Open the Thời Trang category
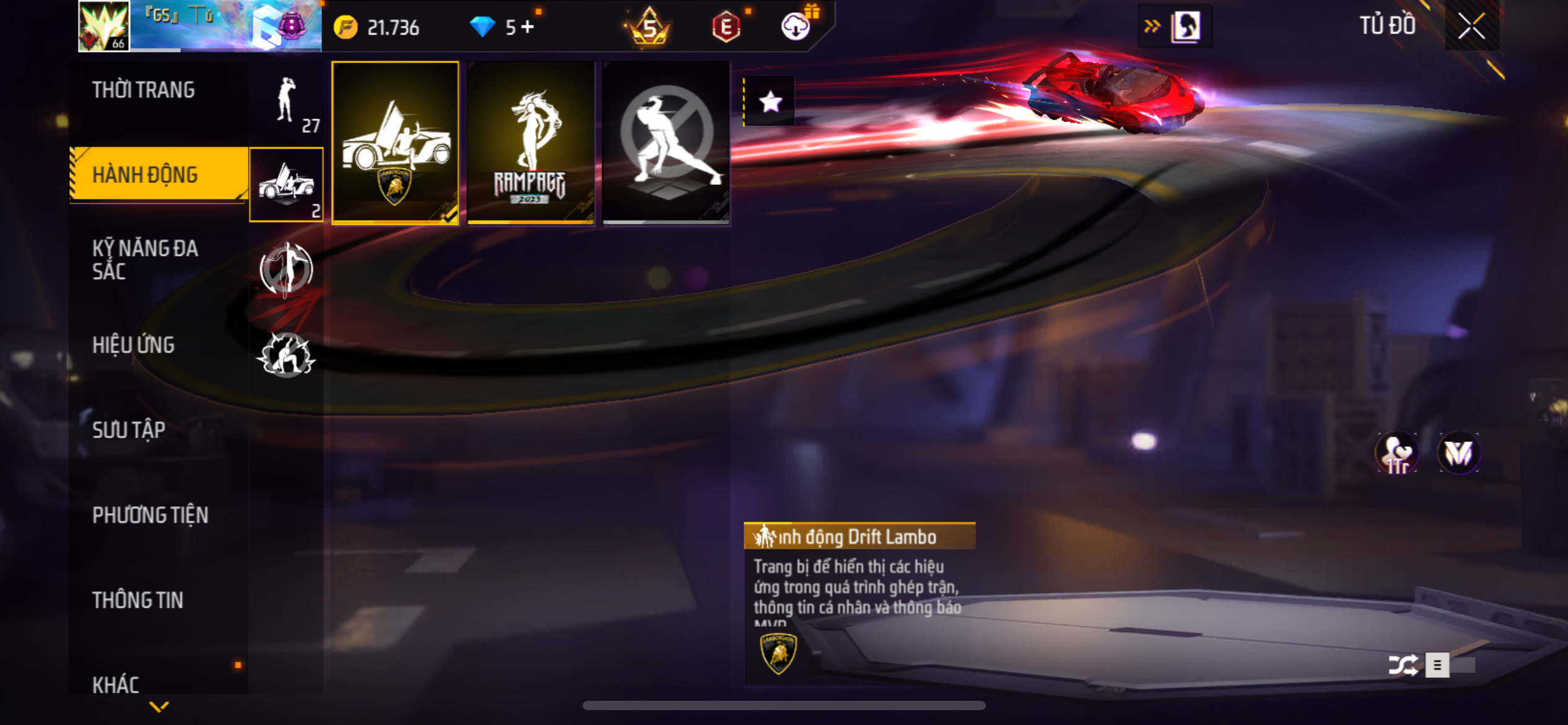The width and height of the screenshot is (1568, 725). click(x=144, y=90)
